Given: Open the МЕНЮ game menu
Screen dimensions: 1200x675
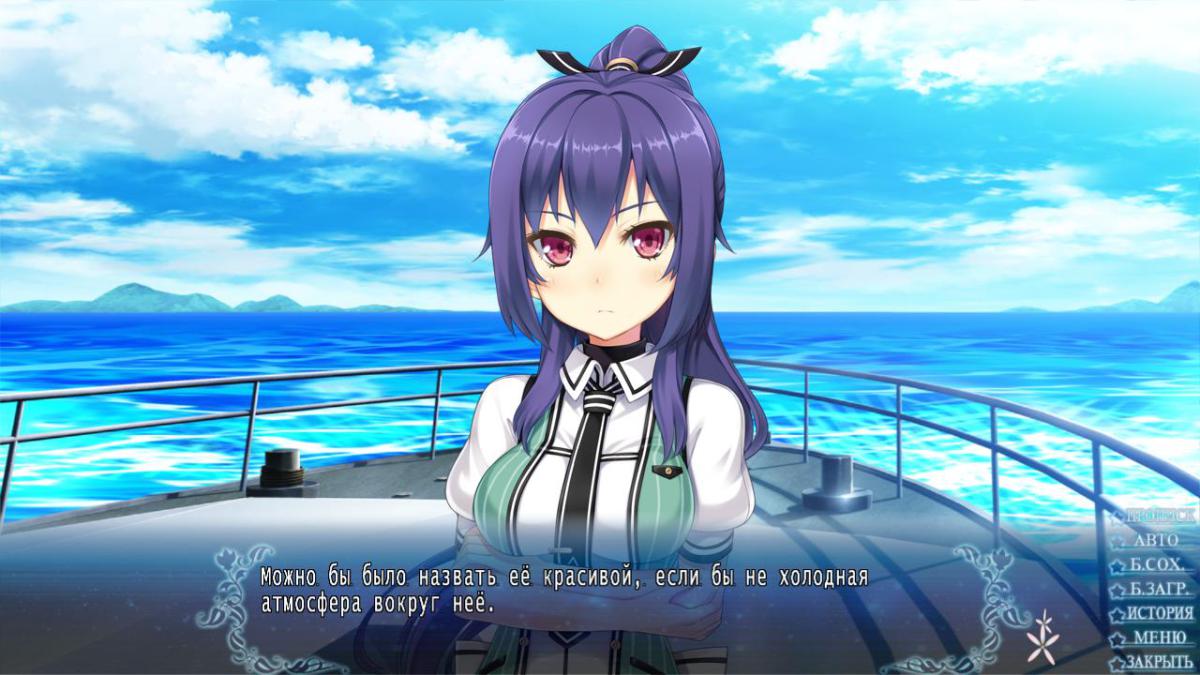Looking at the screenshot, I should point(1158,638).
